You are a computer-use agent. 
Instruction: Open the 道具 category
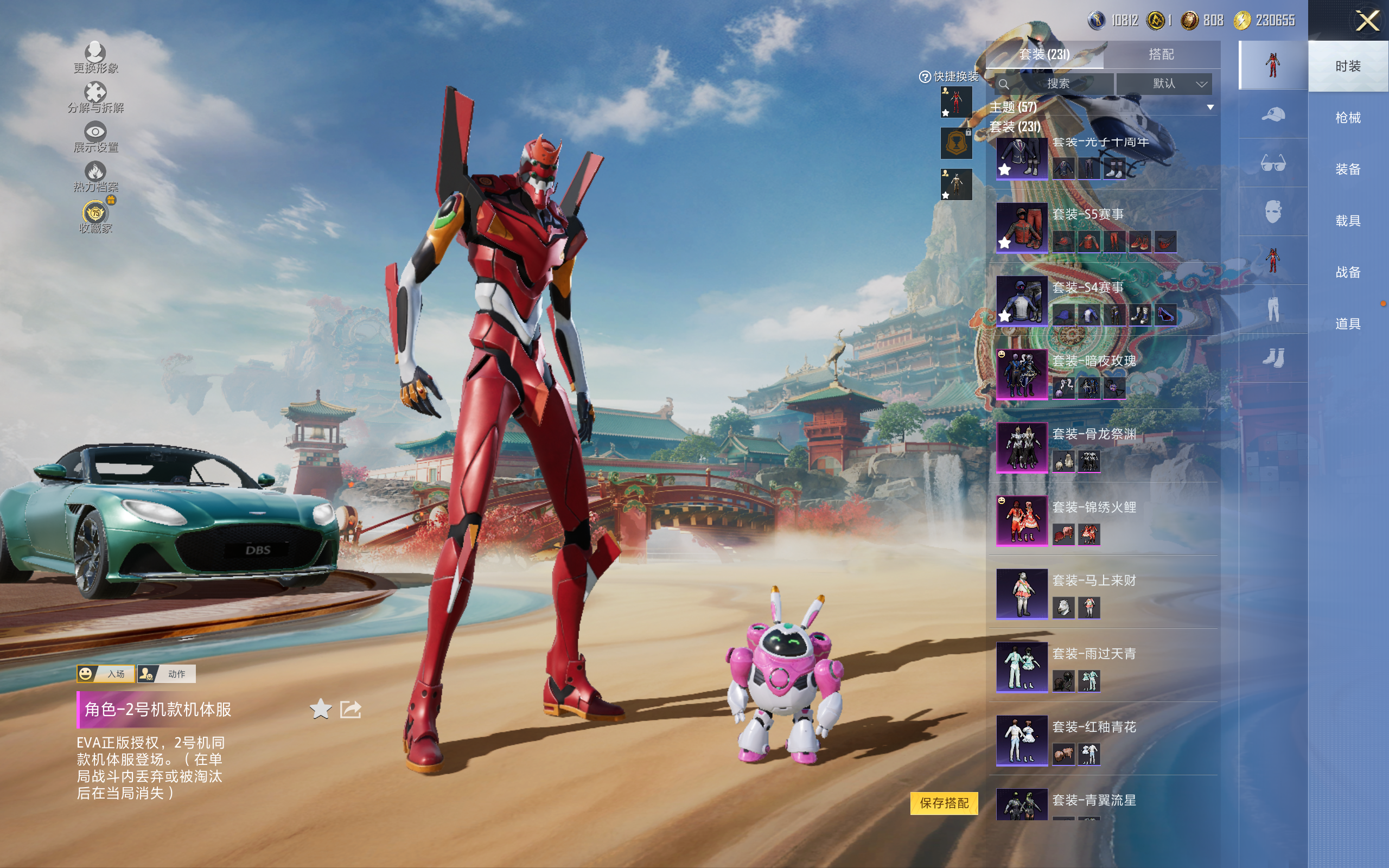point(1347,324)
